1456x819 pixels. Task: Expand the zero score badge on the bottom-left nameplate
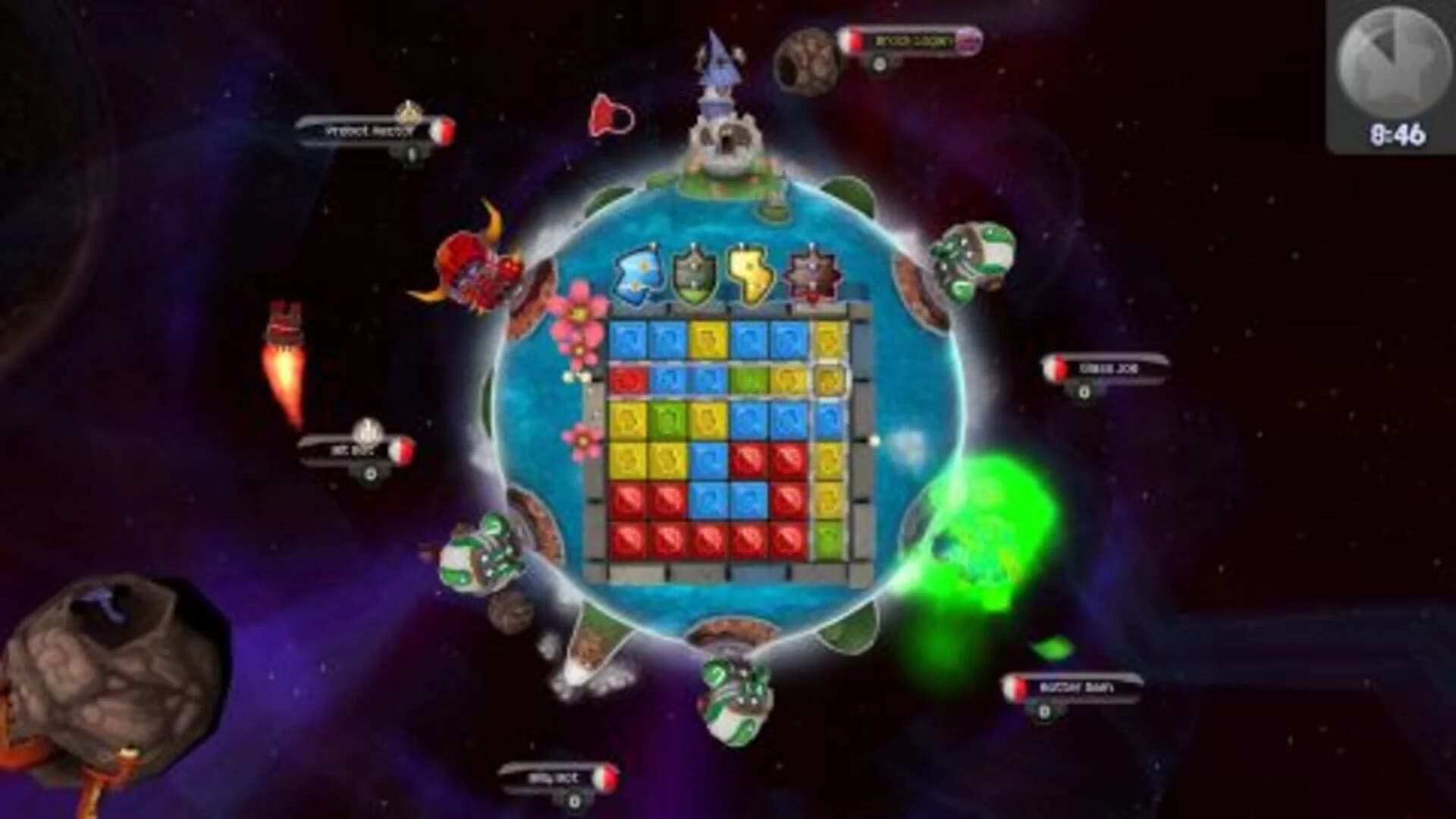(574, 801)
